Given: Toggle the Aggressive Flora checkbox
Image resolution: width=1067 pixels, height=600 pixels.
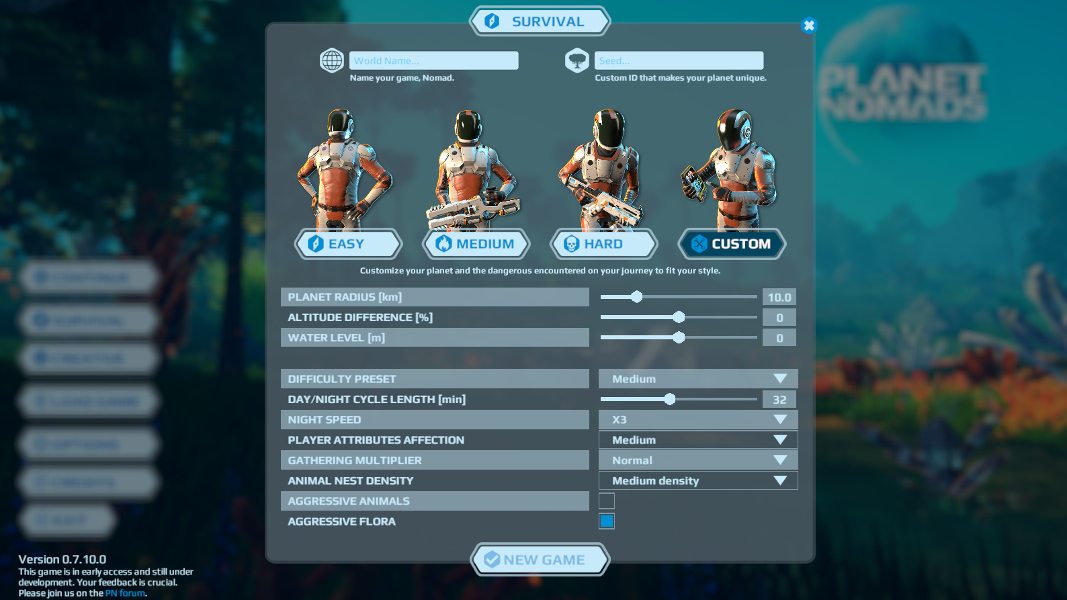Looking at the screenshot, I should (607, 521).
